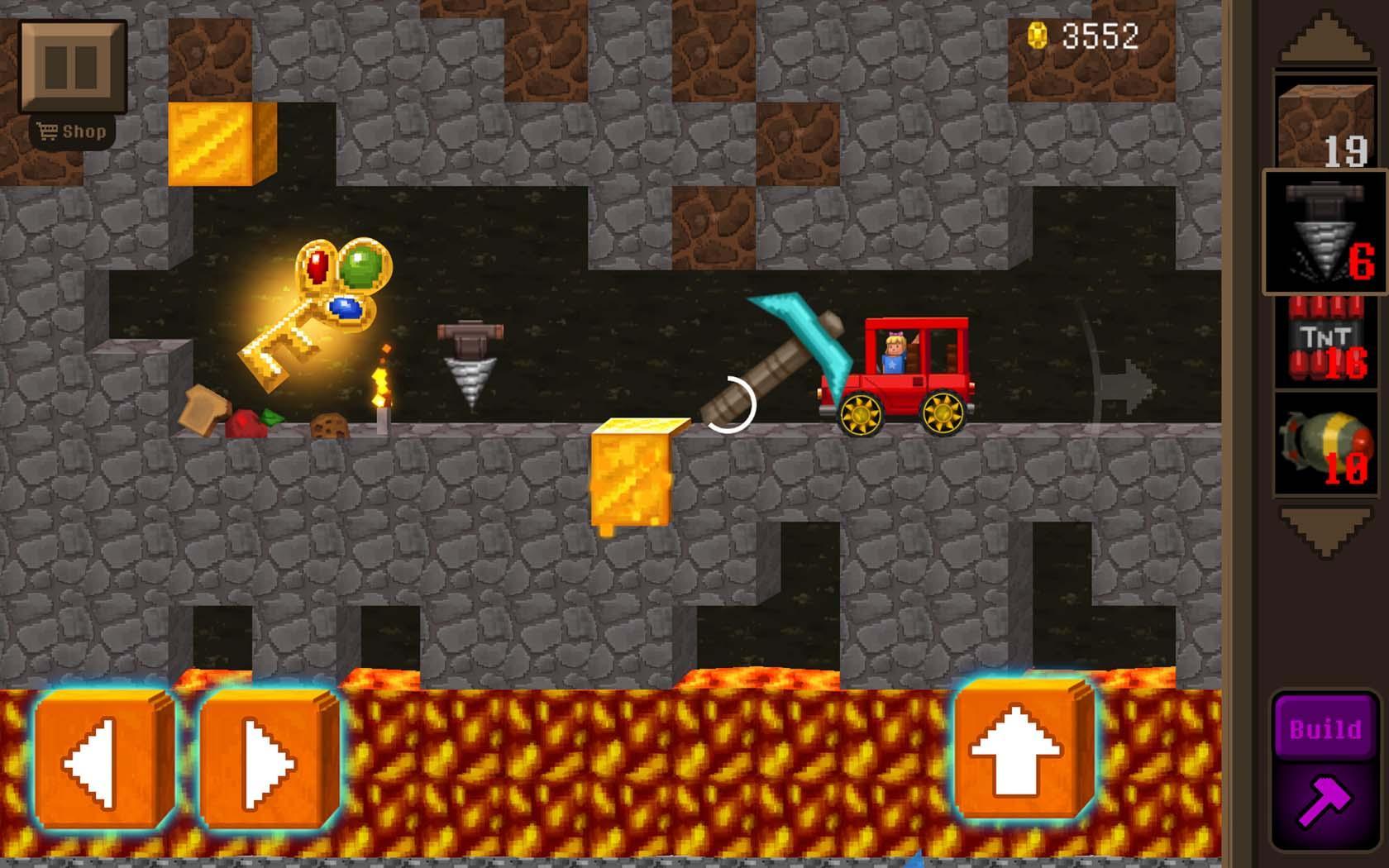Image resolution: width=1389 pixels, height=868 pixels.
Task: Click the gold coin icon next to 3552
Action: [x=1037, y=35]
